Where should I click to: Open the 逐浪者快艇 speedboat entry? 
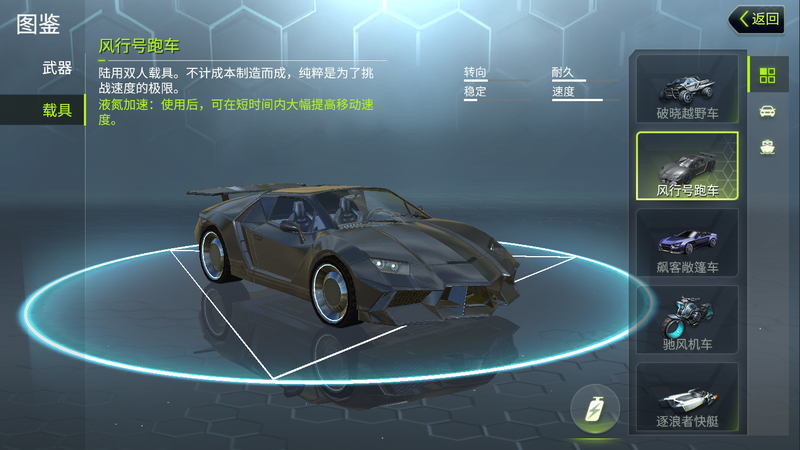pos(687,397)
